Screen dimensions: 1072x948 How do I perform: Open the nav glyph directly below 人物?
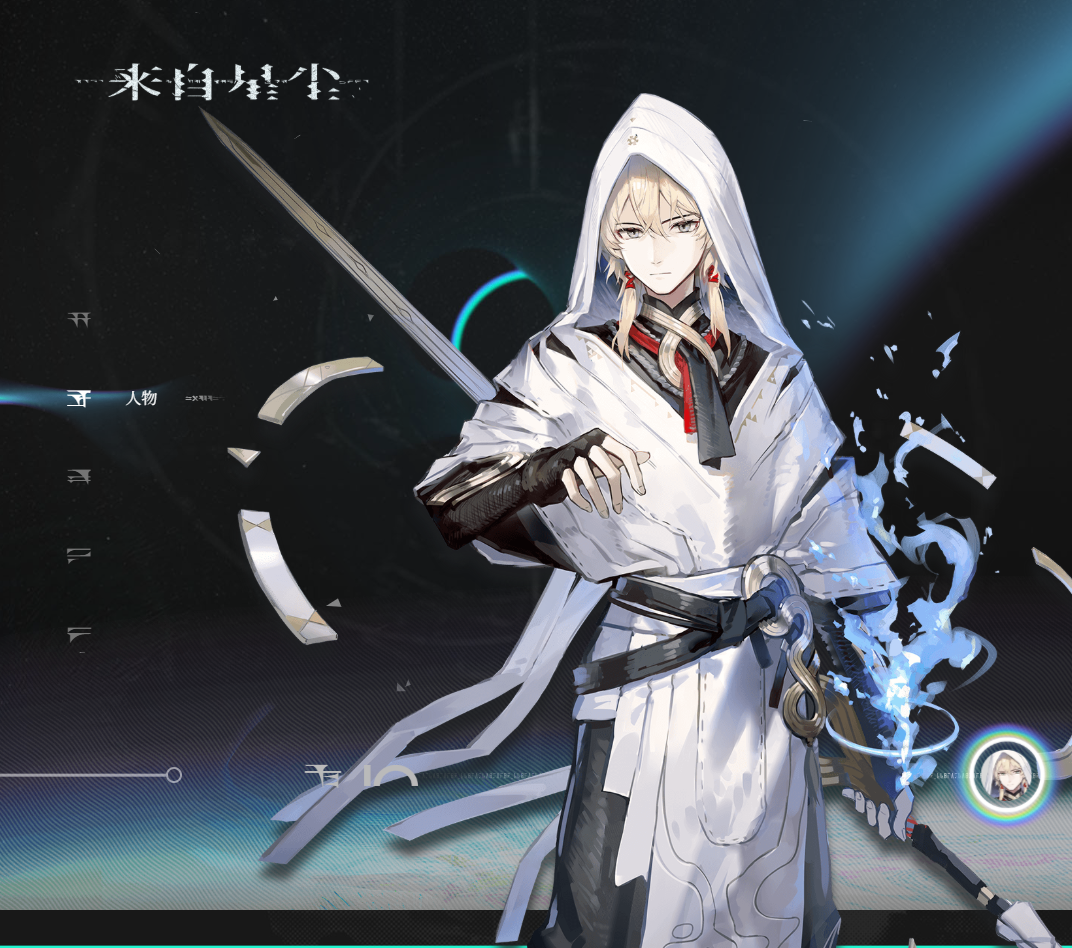coord(77,477)
